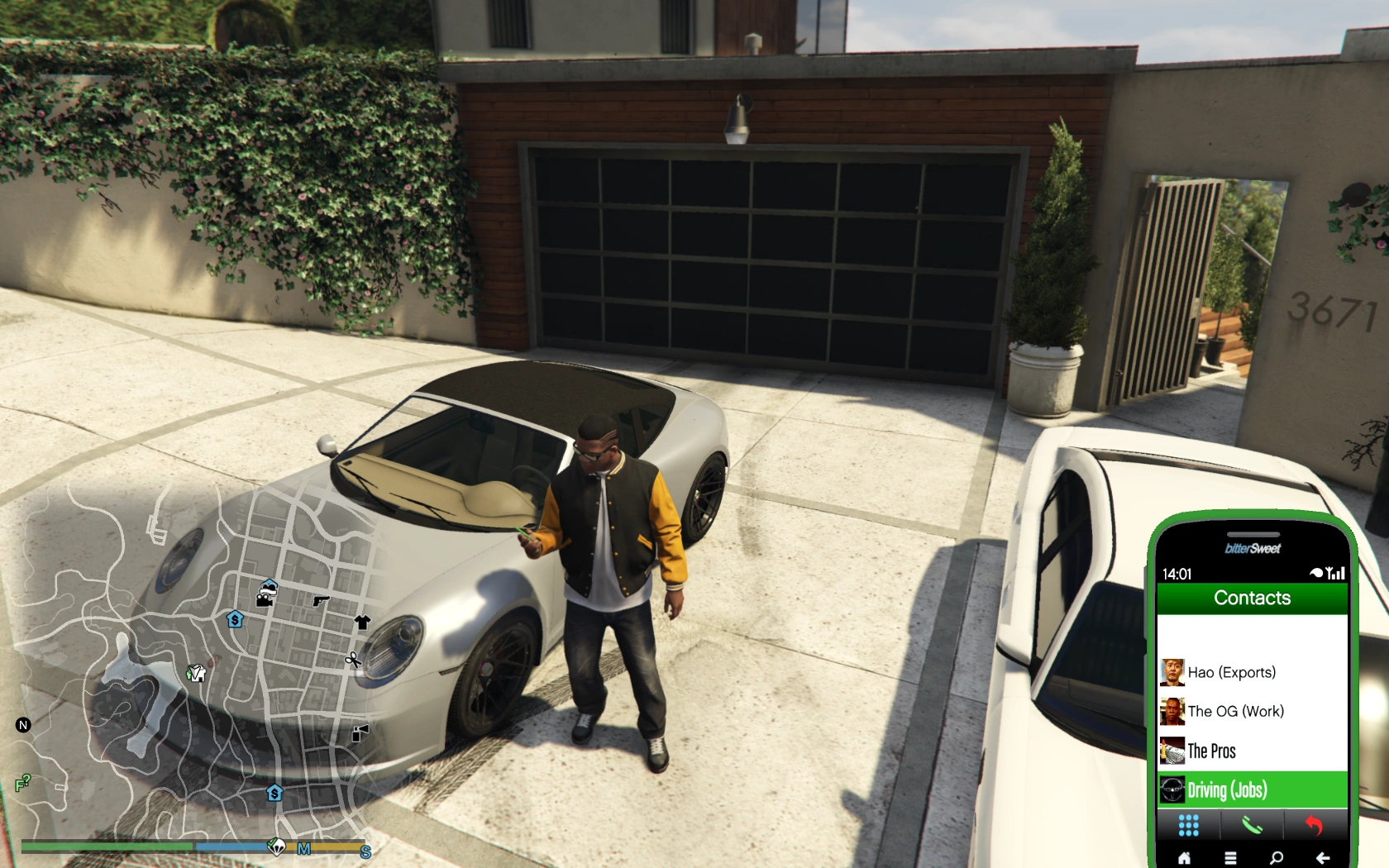
Task: Select the green F question mark marker
Action: click(x=22, y=782)
